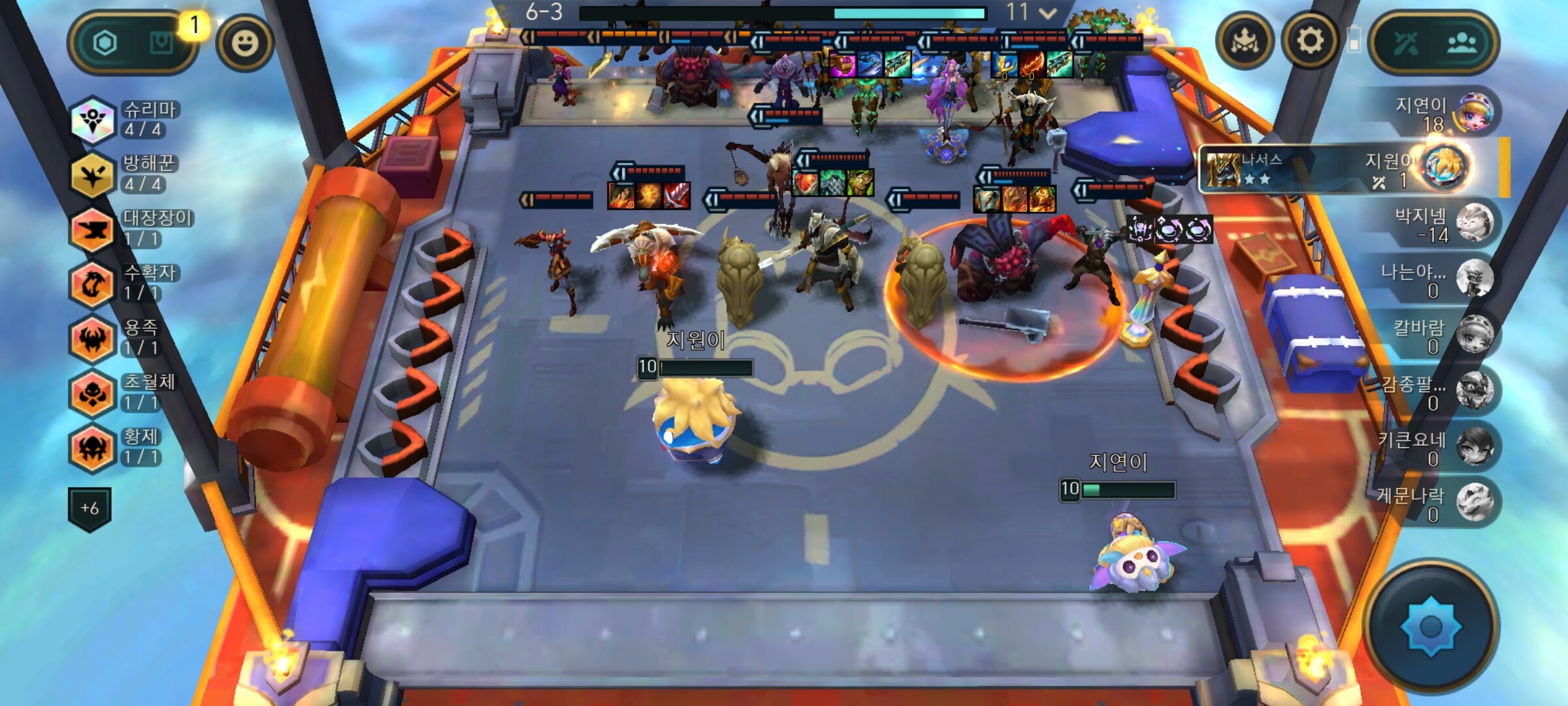The width and height of the screenshot is (1568, 706).
Task: Expand the stage round dropdown arrow
Action: tap(1047, 13)
